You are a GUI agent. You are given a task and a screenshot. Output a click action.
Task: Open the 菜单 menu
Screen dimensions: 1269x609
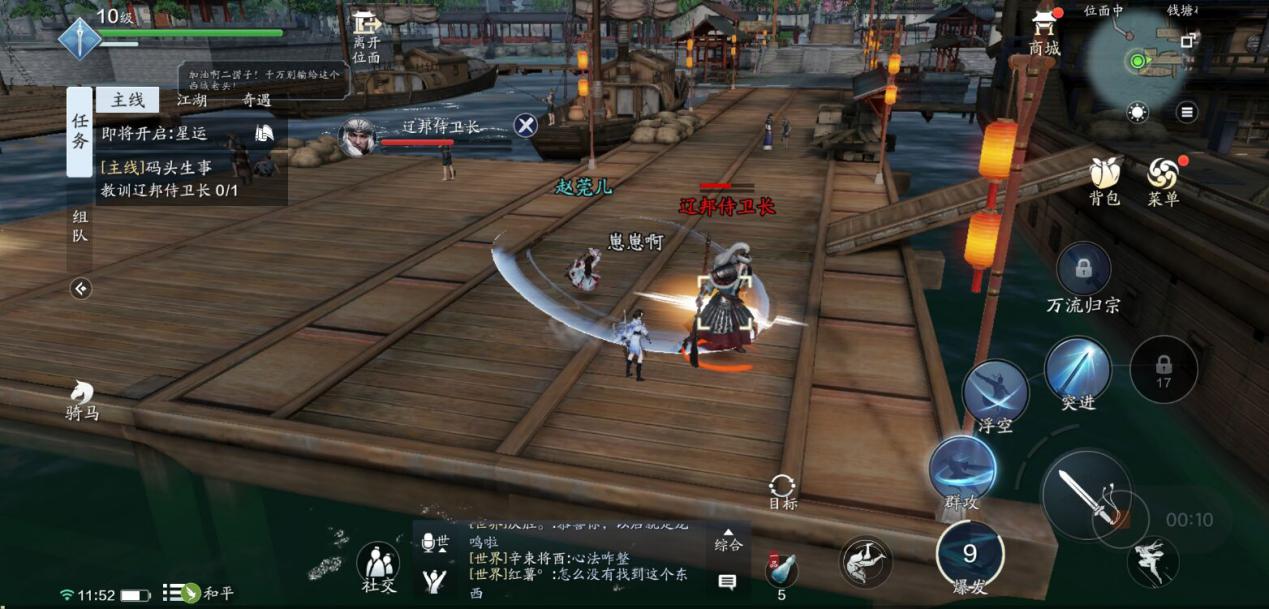pos(1163,178)
